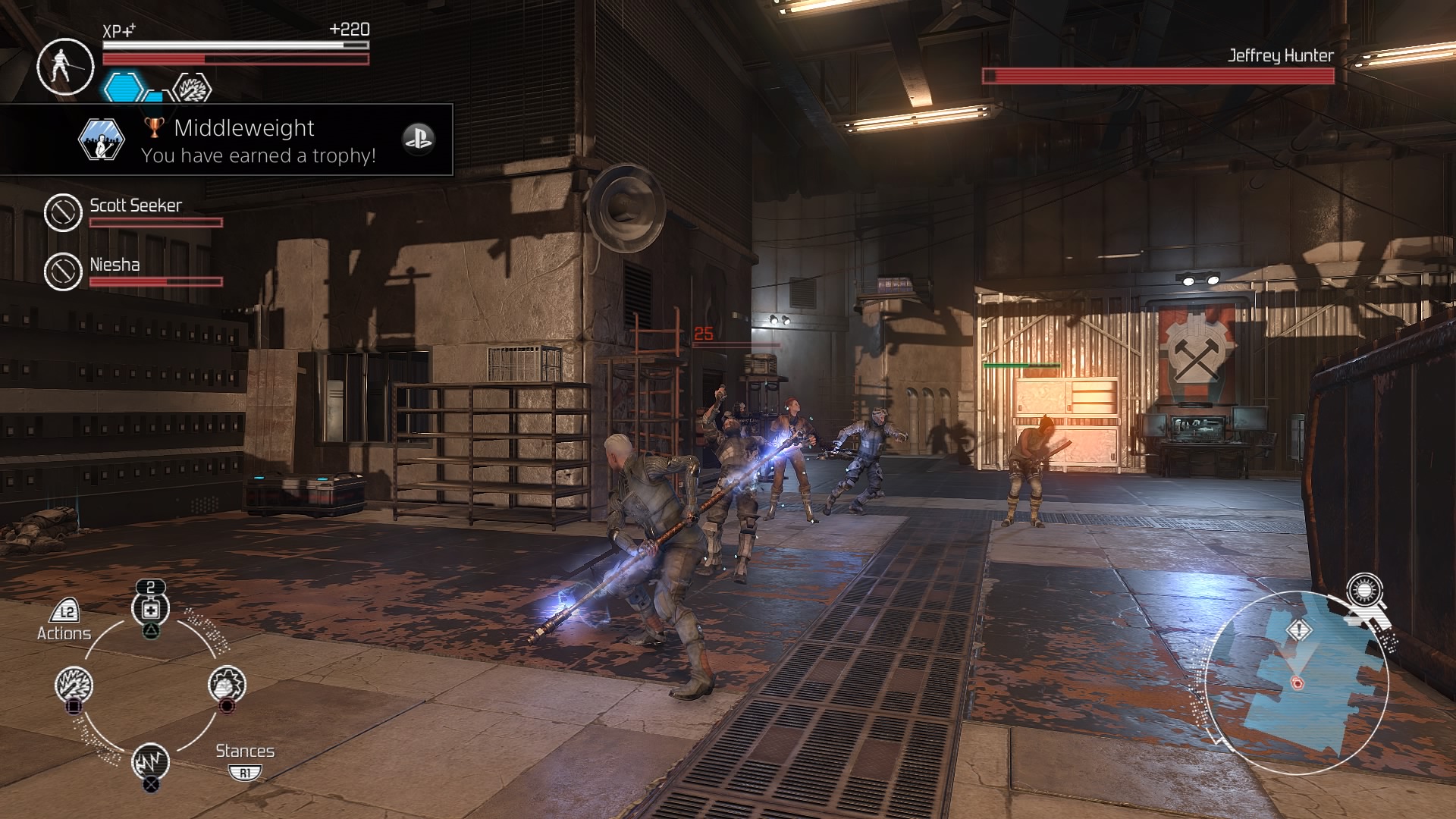Click the staff stance icon beside the health bar

pyautogui.click(x=64, y=66)
